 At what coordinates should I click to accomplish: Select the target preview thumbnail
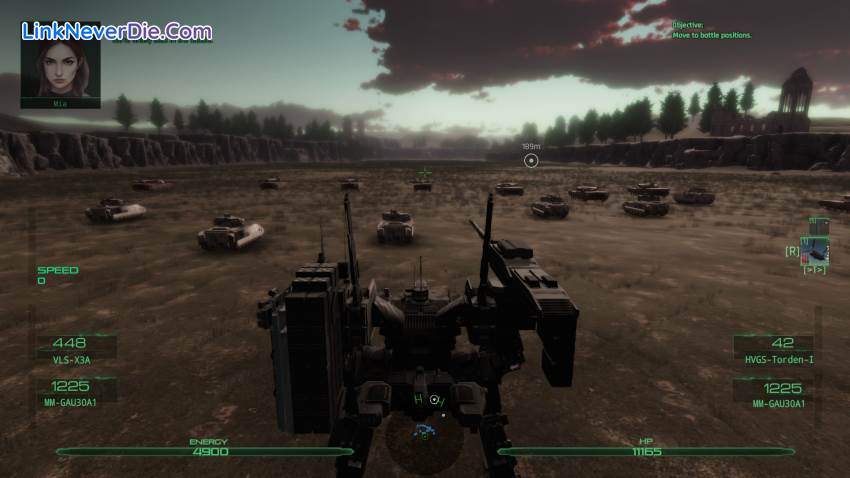click(x=815, y=250)
